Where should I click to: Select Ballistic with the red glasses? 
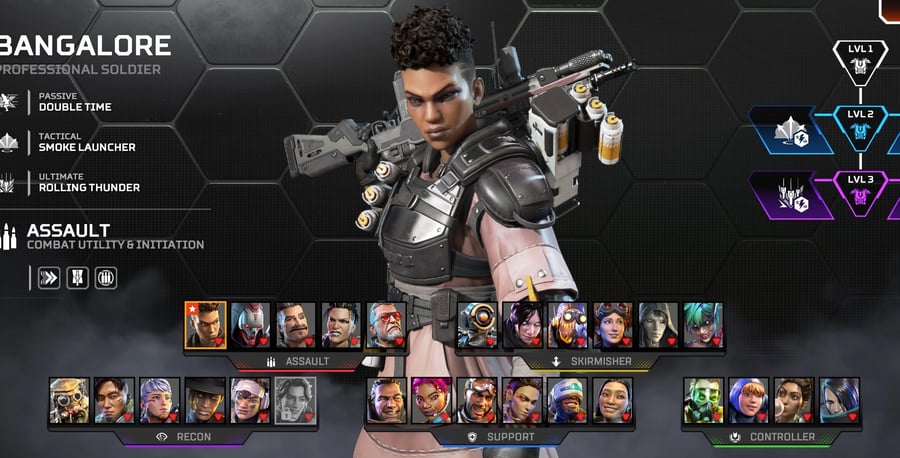tap(387, 325)
